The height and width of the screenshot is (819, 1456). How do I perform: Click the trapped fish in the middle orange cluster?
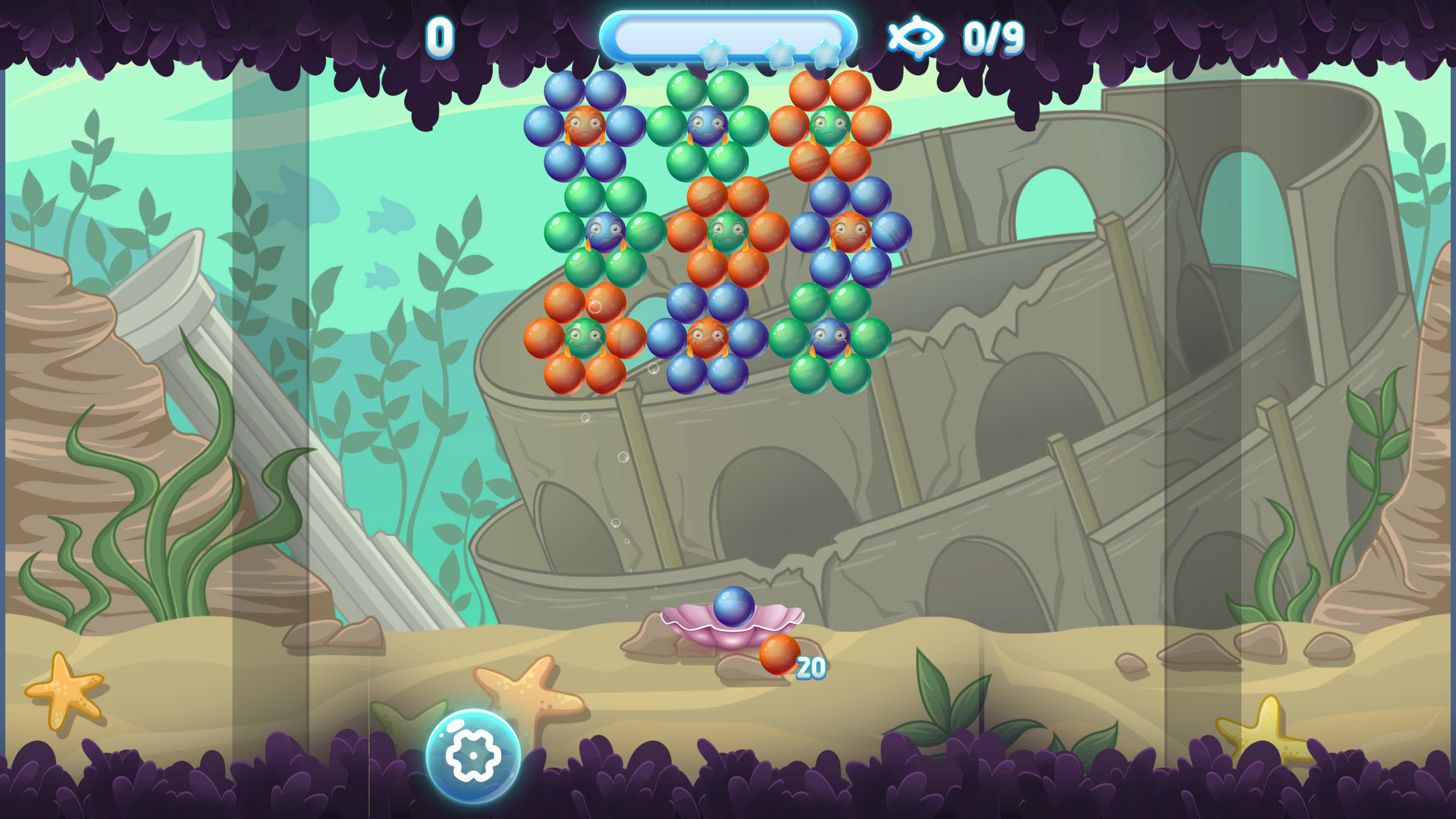tap(728, 231)
